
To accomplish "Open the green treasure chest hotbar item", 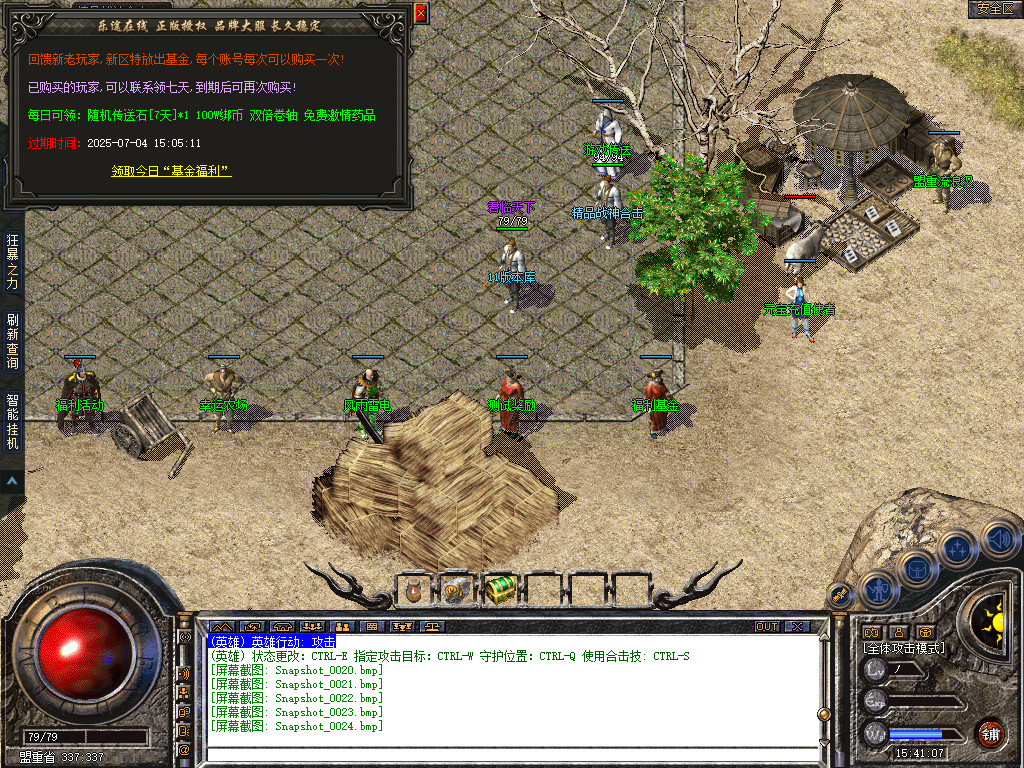I will pyautogui.click(x=499, y=591).
